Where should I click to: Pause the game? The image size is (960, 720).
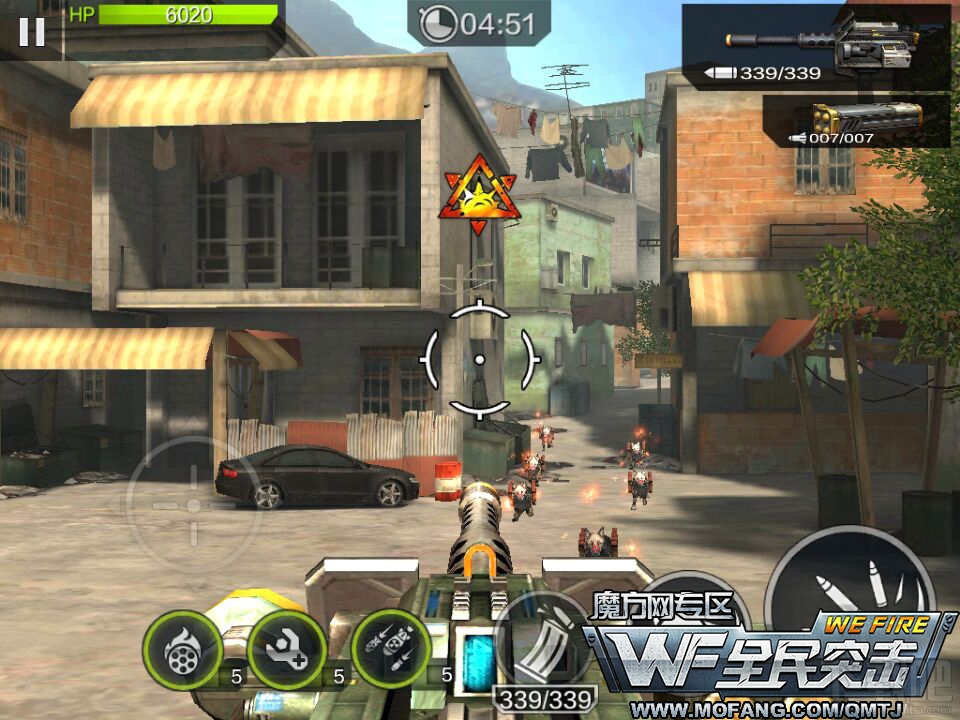[32, 32]
